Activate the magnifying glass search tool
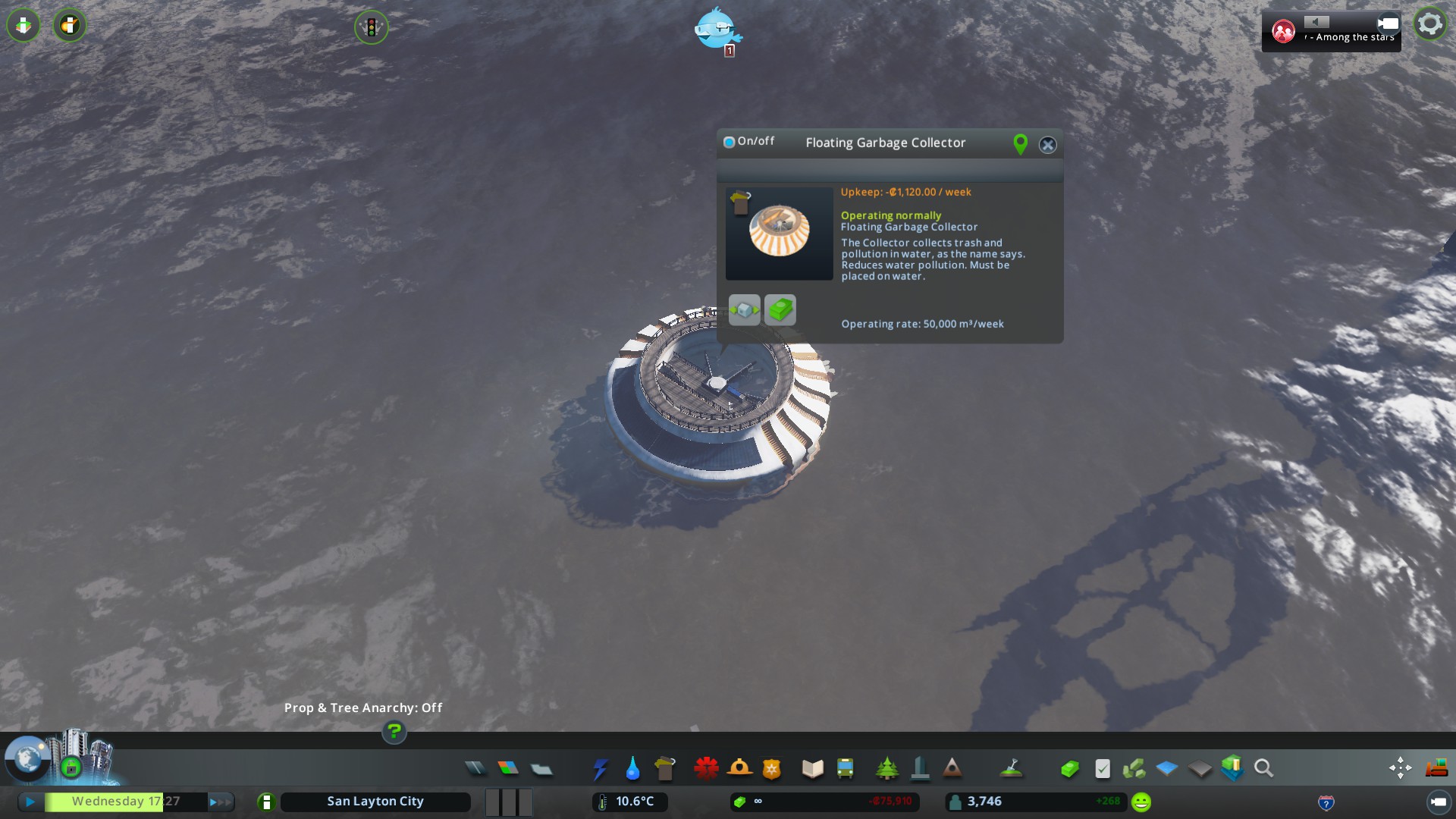Image resolution: width=1456 pixels, height=819 pixels. click(1263, 769)
